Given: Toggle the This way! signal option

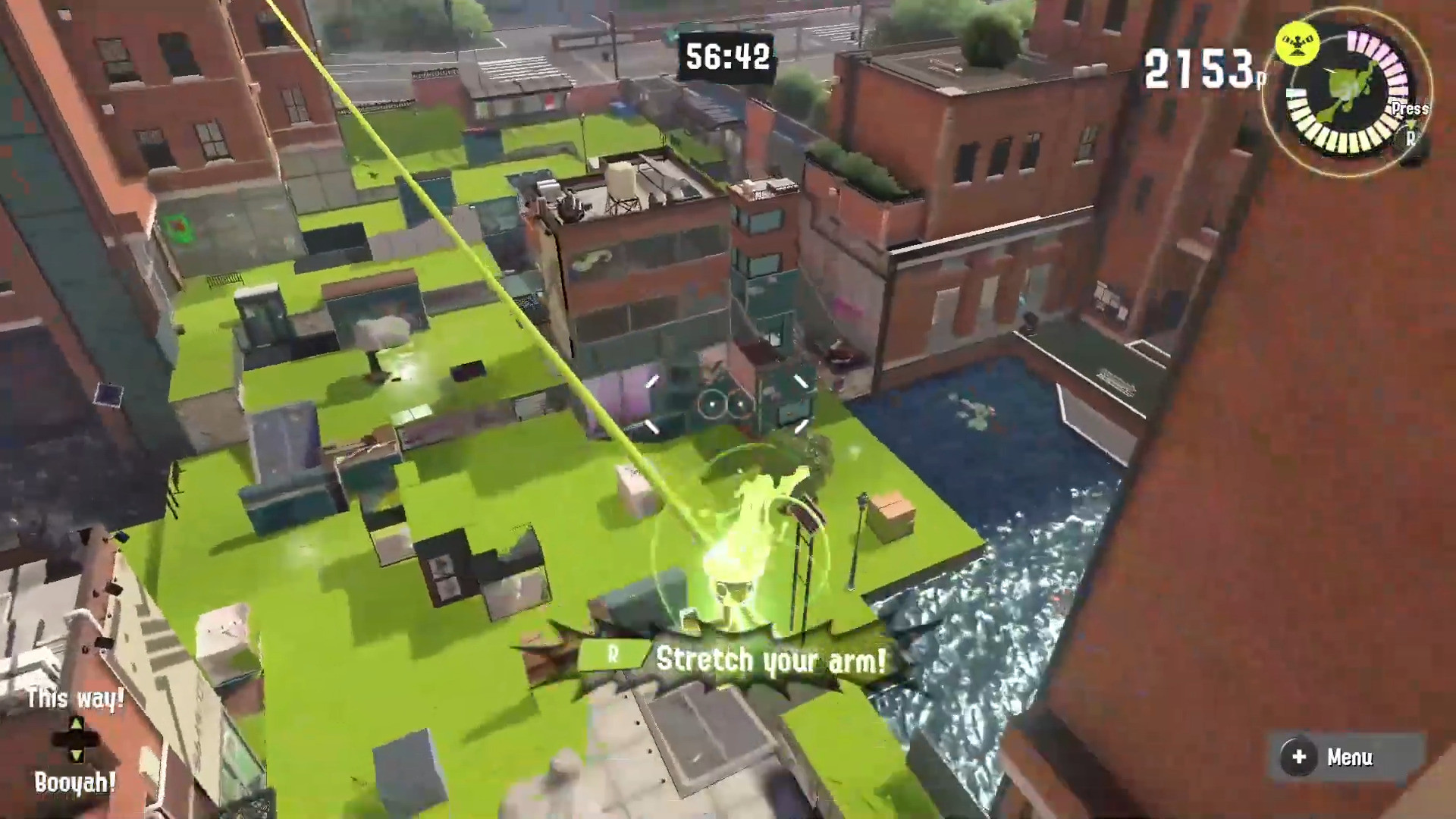Looking at the screenshot, I should pyautogui.click(x=75, y=698).
